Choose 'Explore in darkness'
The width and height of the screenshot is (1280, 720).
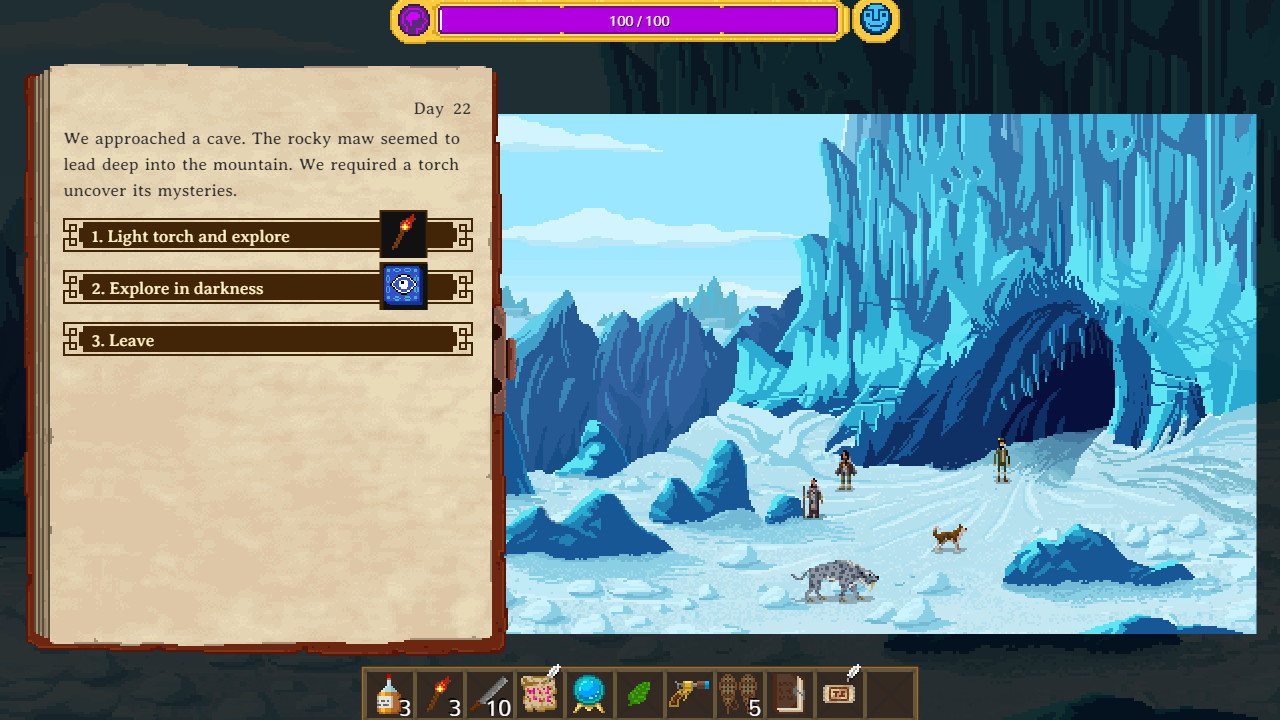(x=220, y=288)
